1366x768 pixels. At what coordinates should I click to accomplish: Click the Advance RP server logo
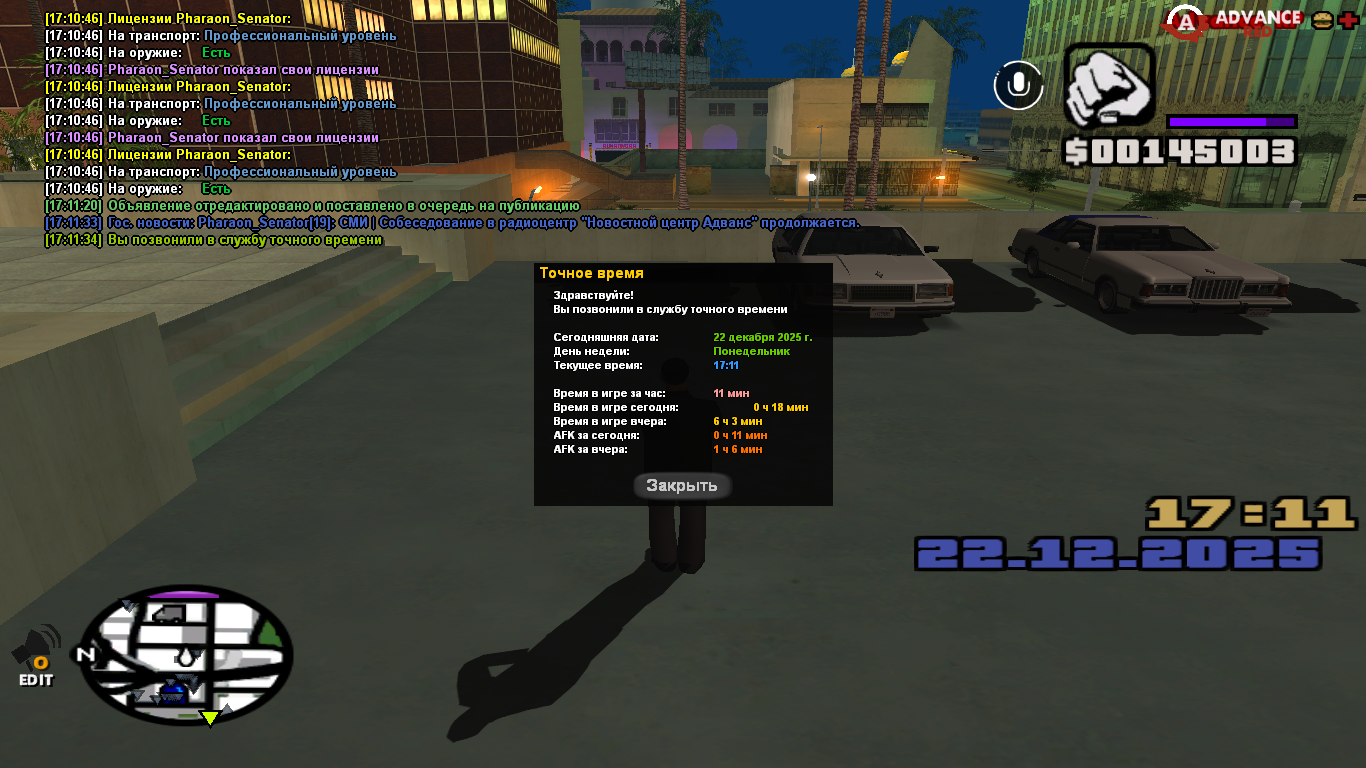click(1238, 20)
